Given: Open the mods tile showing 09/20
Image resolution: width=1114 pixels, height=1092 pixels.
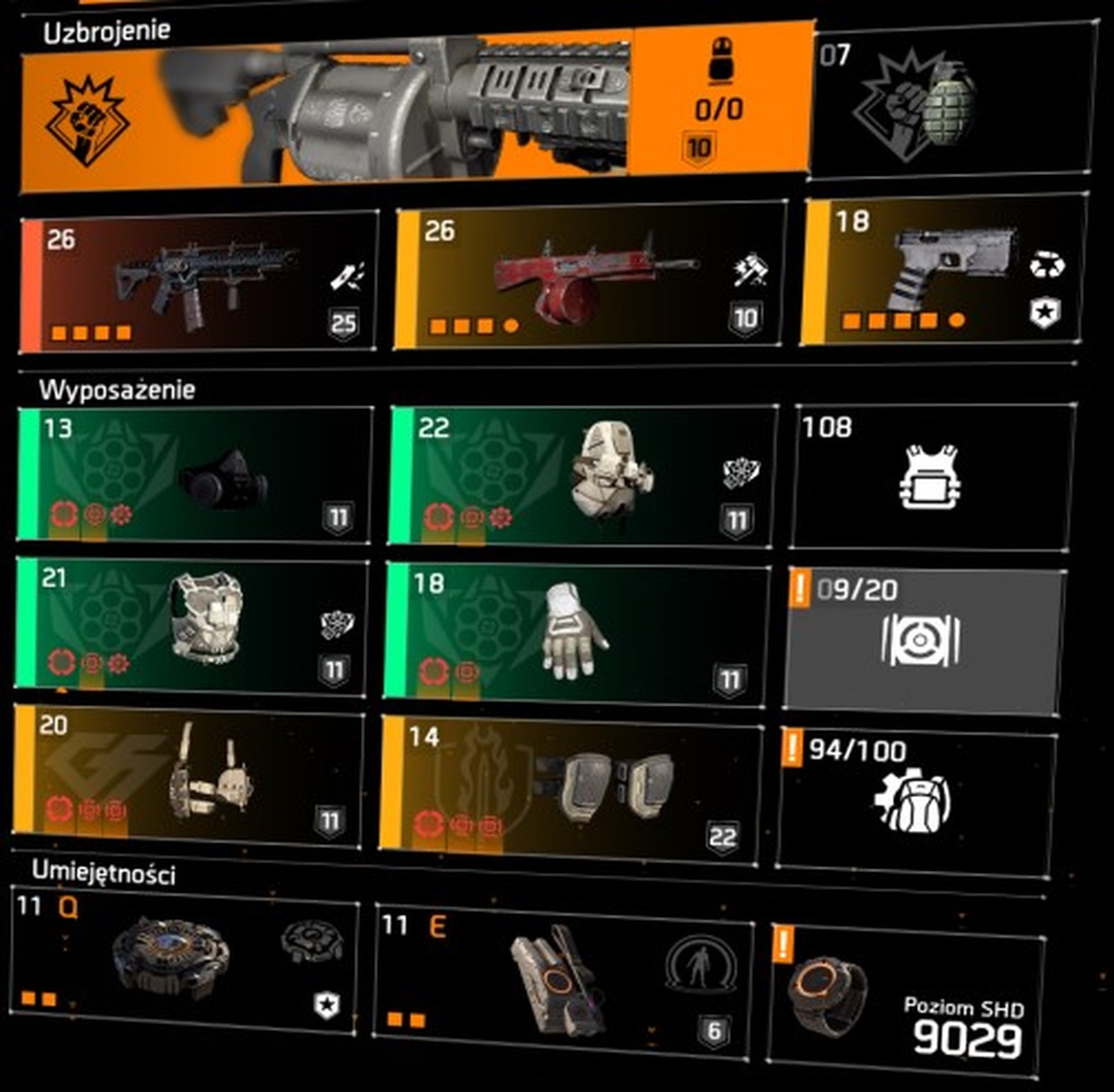Looking at the screenshot, I should tap(924, 640).
